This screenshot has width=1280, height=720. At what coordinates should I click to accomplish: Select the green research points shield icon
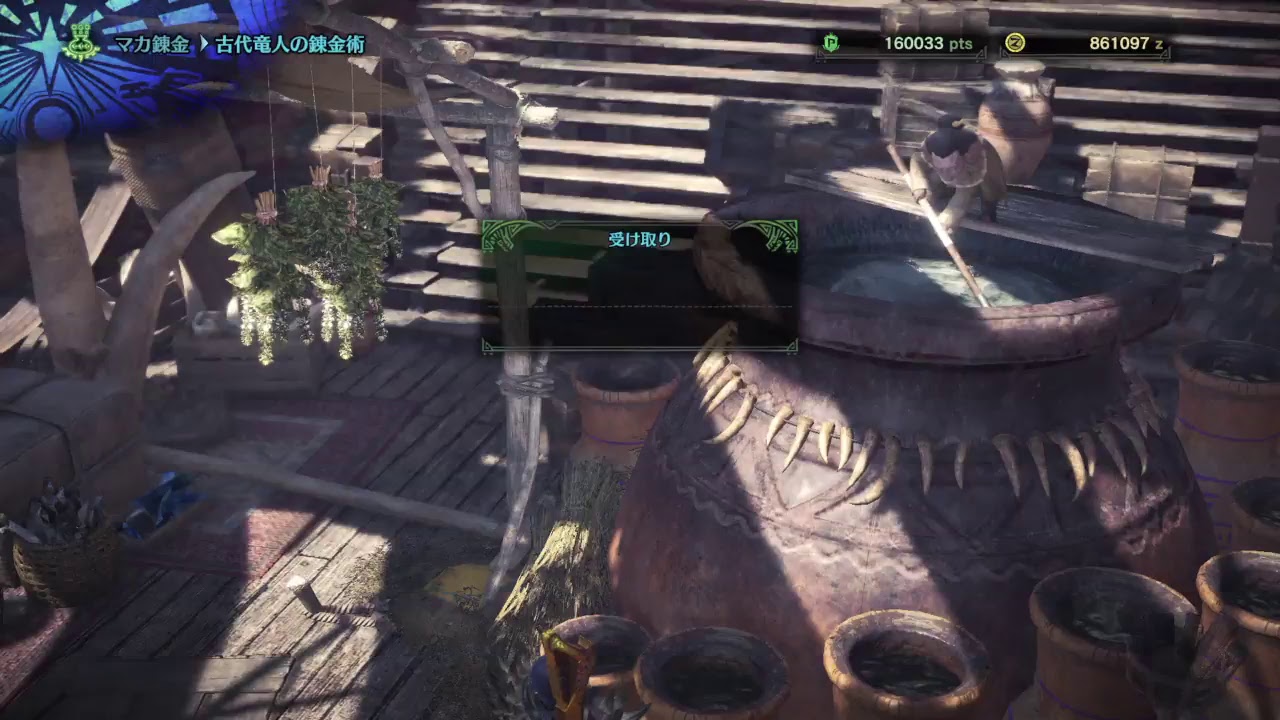pos(833,43)
